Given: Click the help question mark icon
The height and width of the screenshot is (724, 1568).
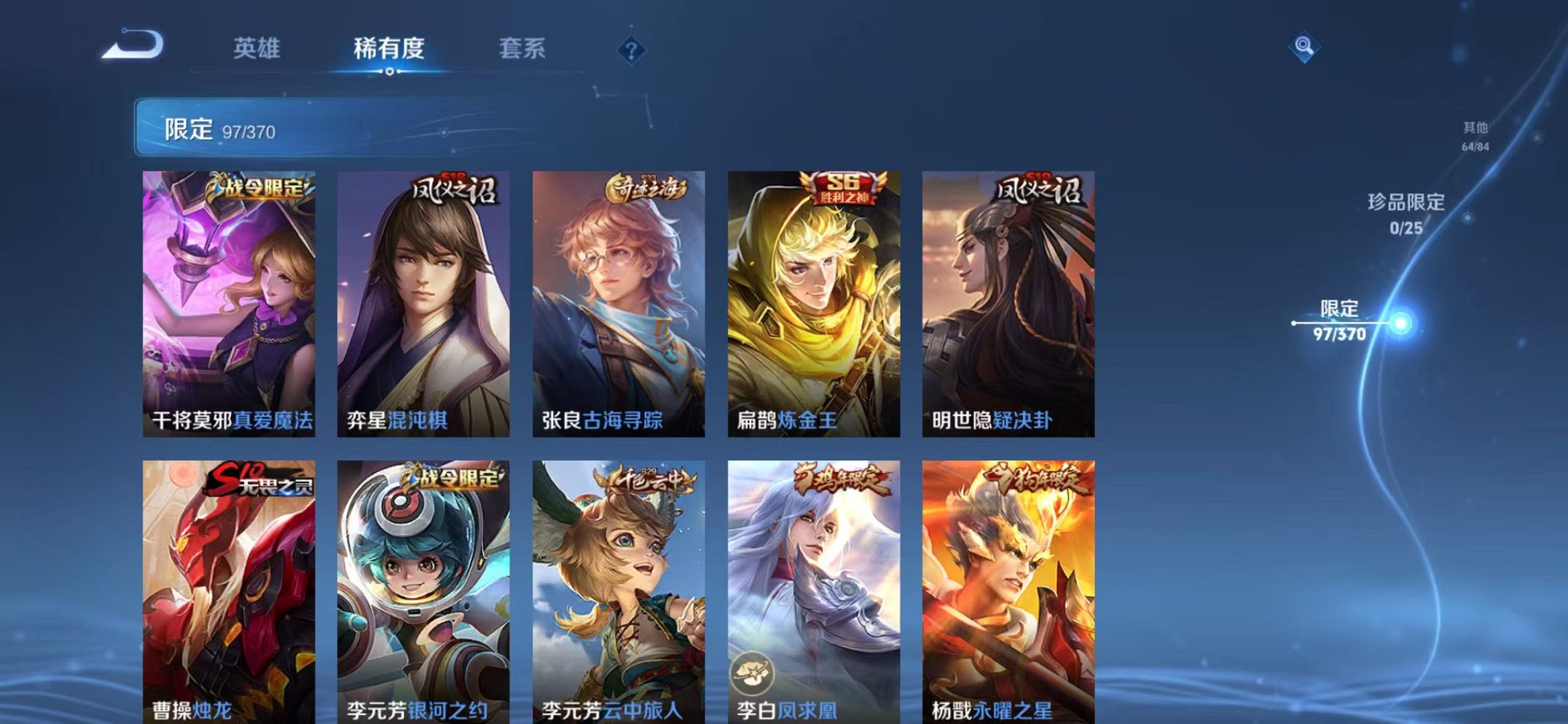Looking at the screenshot, I should pos(631,50).
